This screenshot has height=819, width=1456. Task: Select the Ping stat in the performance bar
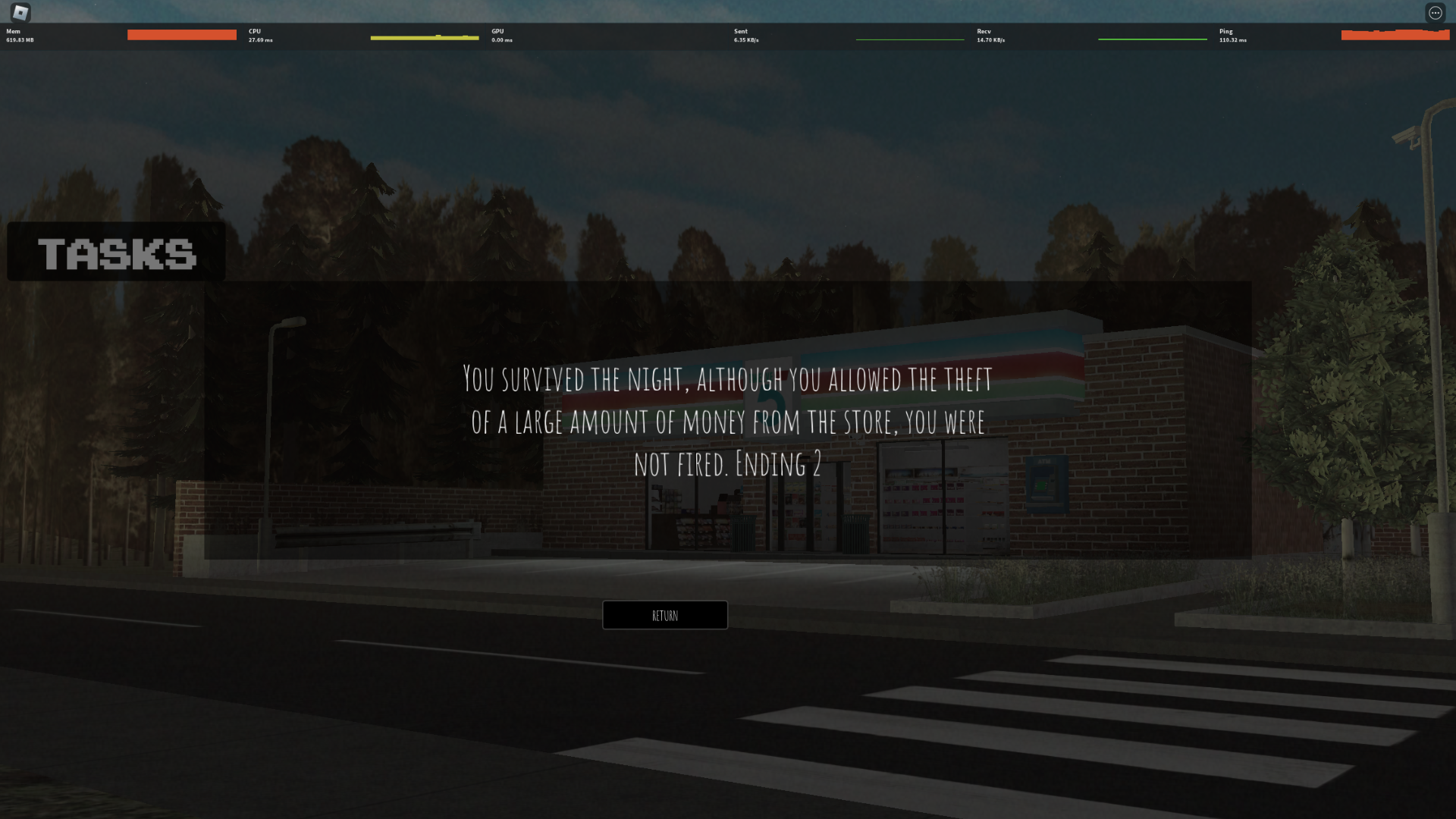tap(1226, 35)
